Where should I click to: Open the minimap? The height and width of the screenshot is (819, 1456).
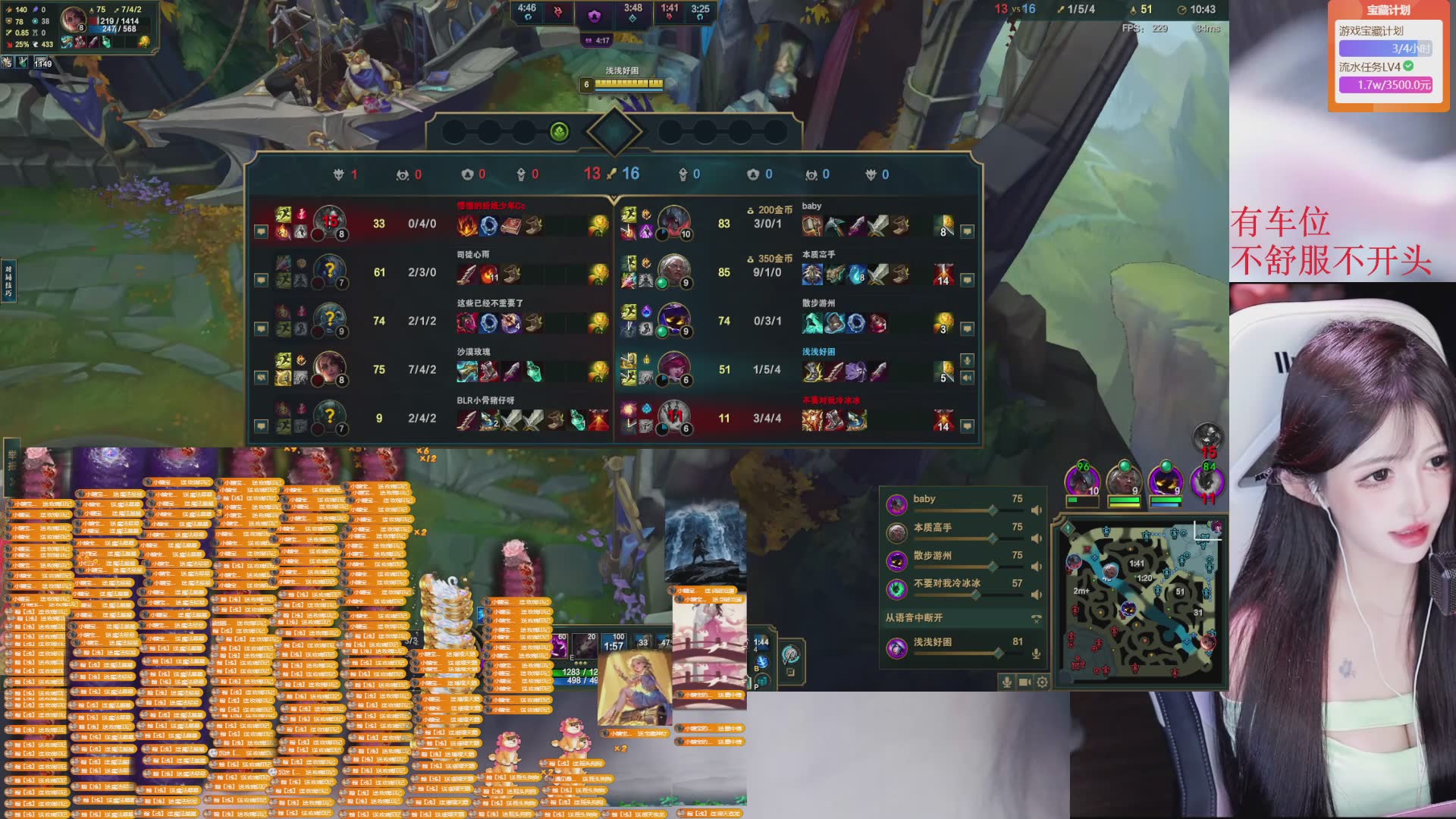click(1140, 601)
